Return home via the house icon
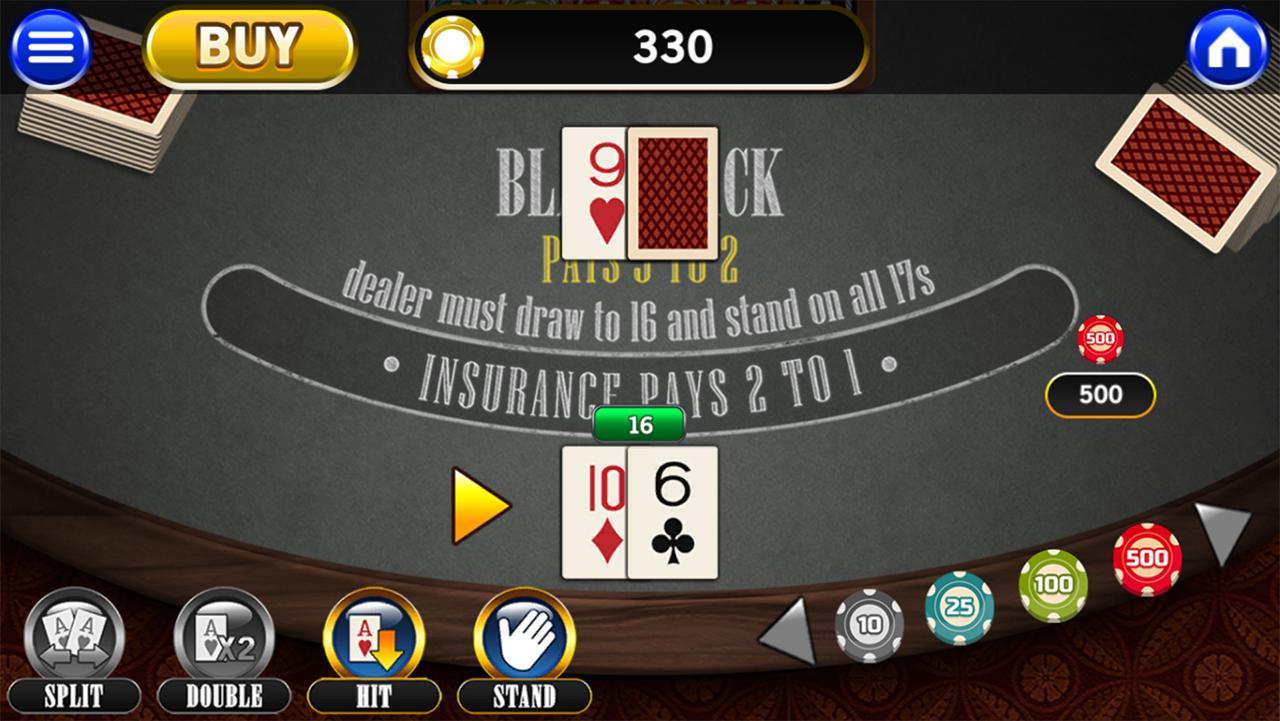This screenshot has height=721, width=1280. point(1228,47)
